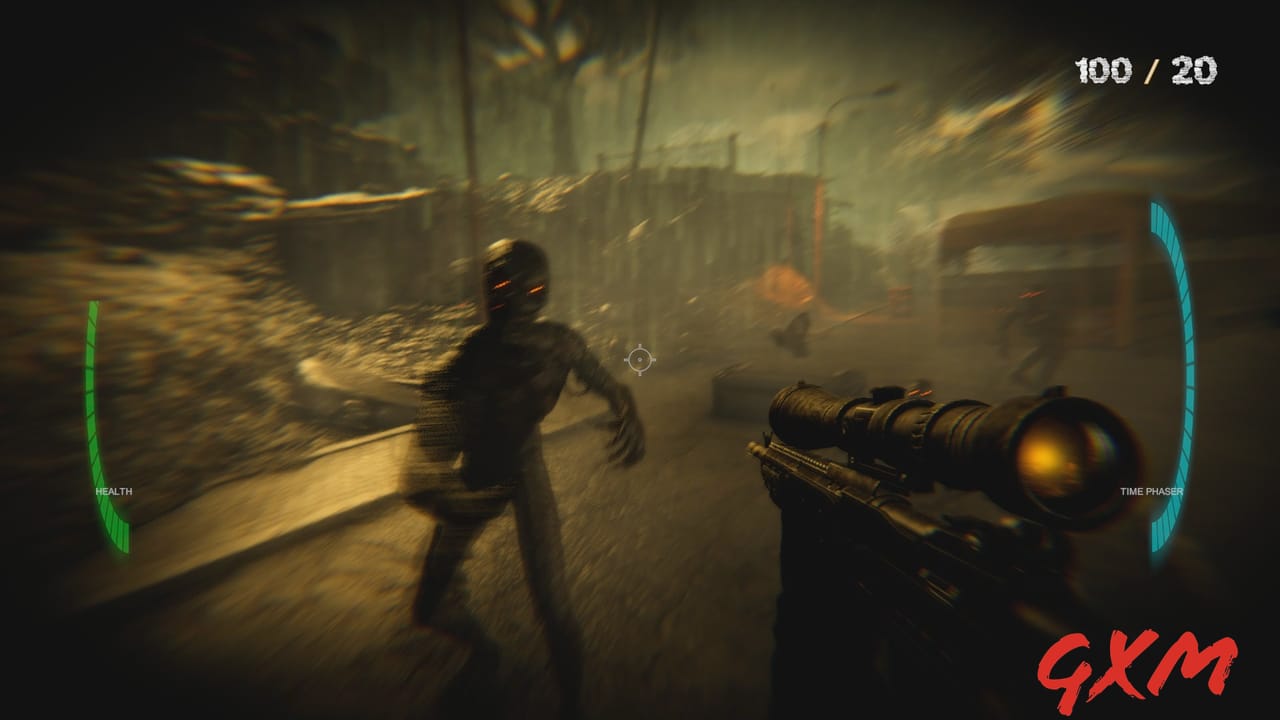Click the topmost segment of the health bar
Viewport: 1280px width, 720px height.
94,310
